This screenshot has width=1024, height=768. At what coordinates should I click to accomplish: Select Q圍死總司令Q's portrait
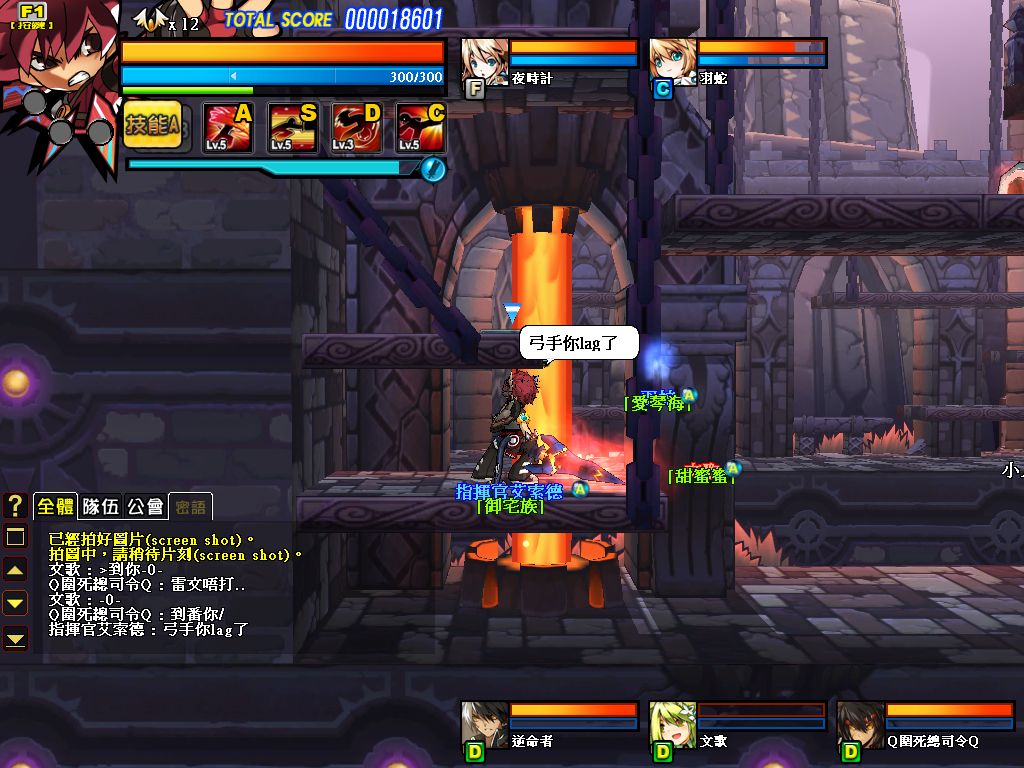[x=860, y=724]
